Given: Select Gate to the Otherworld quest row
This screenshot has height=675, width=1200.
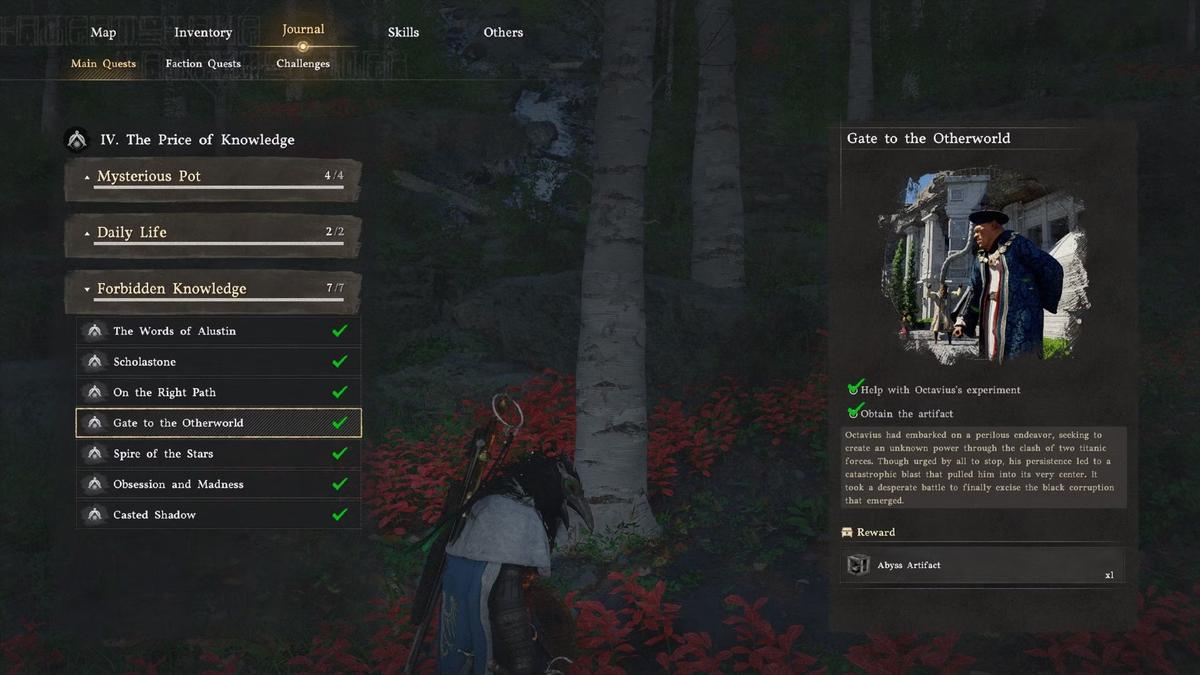Looking at the screenshot, I should click(218, 423).
